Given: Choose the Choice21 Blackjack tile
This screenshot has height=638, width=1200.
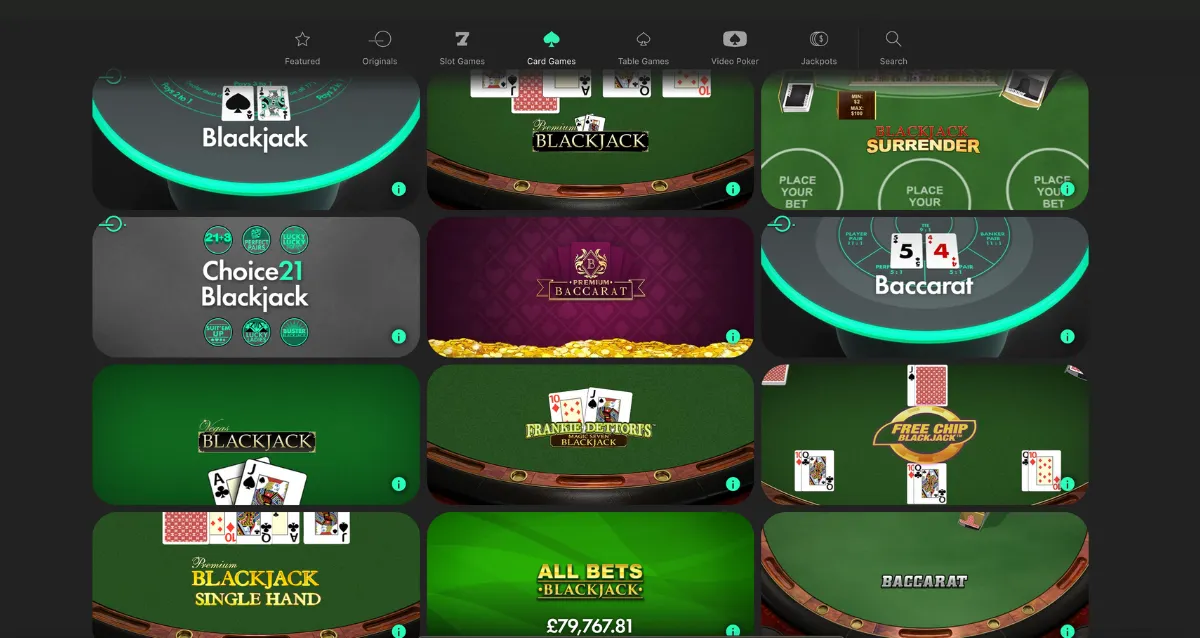Looking at the screenshot, I should (x=256, y=285).
